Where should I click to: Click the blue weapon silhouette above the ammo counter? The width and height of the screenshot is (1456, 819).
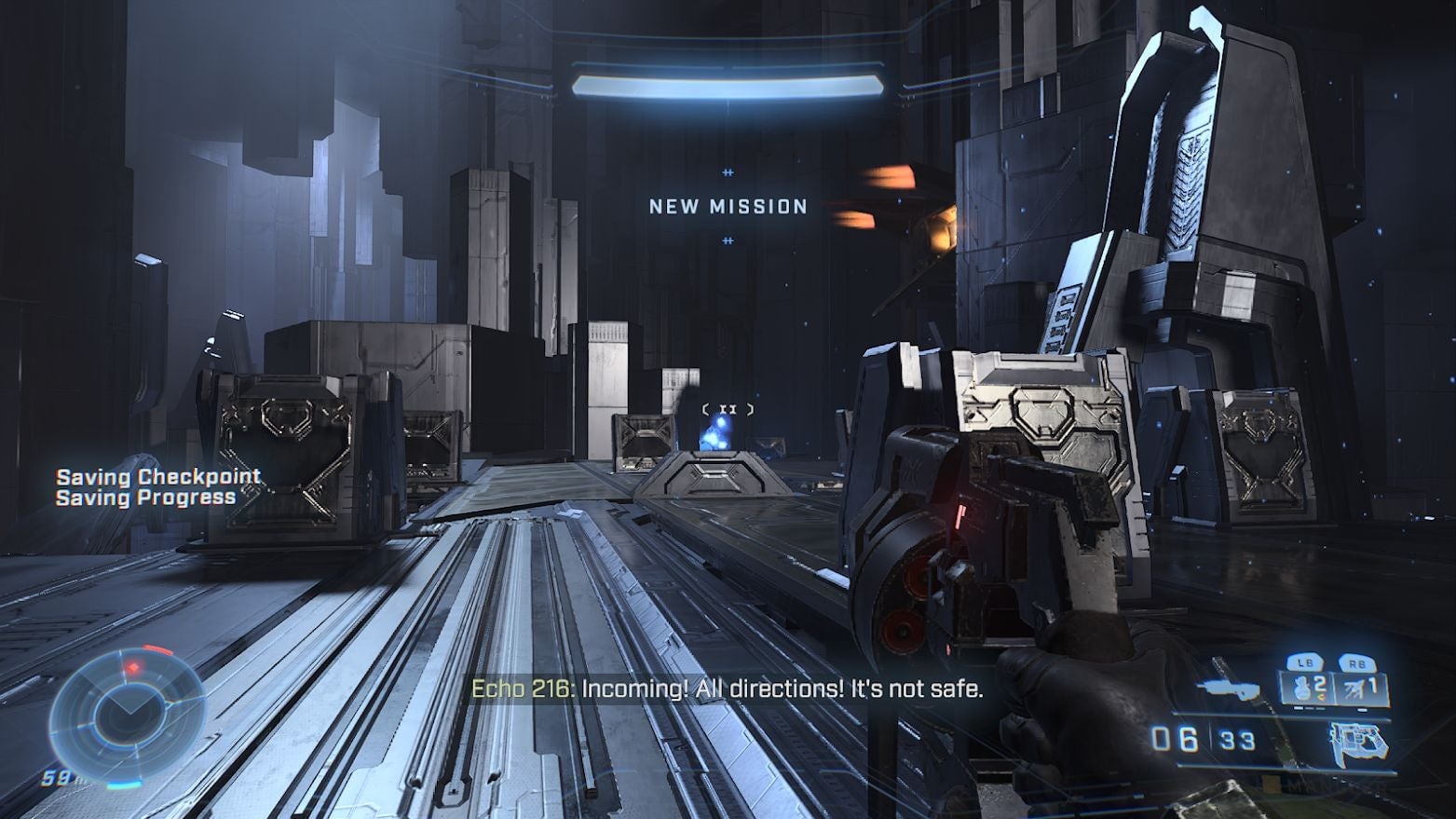[1231, 689]
